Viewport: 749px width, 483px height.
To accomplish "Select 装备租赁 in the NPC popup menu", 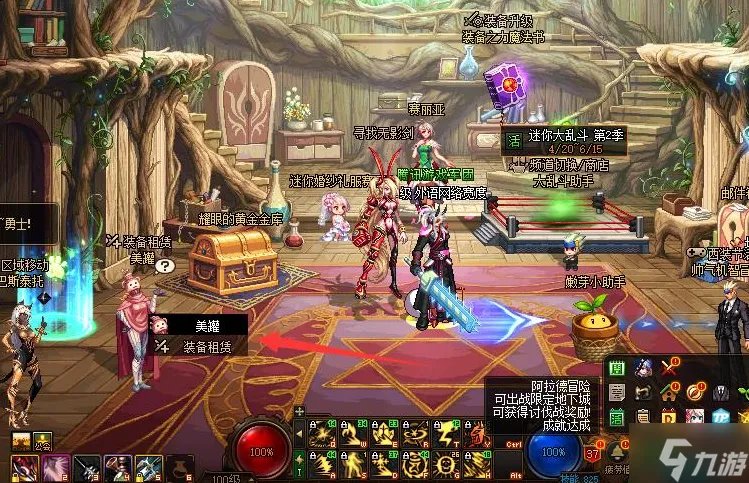I will [x=205, y=347].
